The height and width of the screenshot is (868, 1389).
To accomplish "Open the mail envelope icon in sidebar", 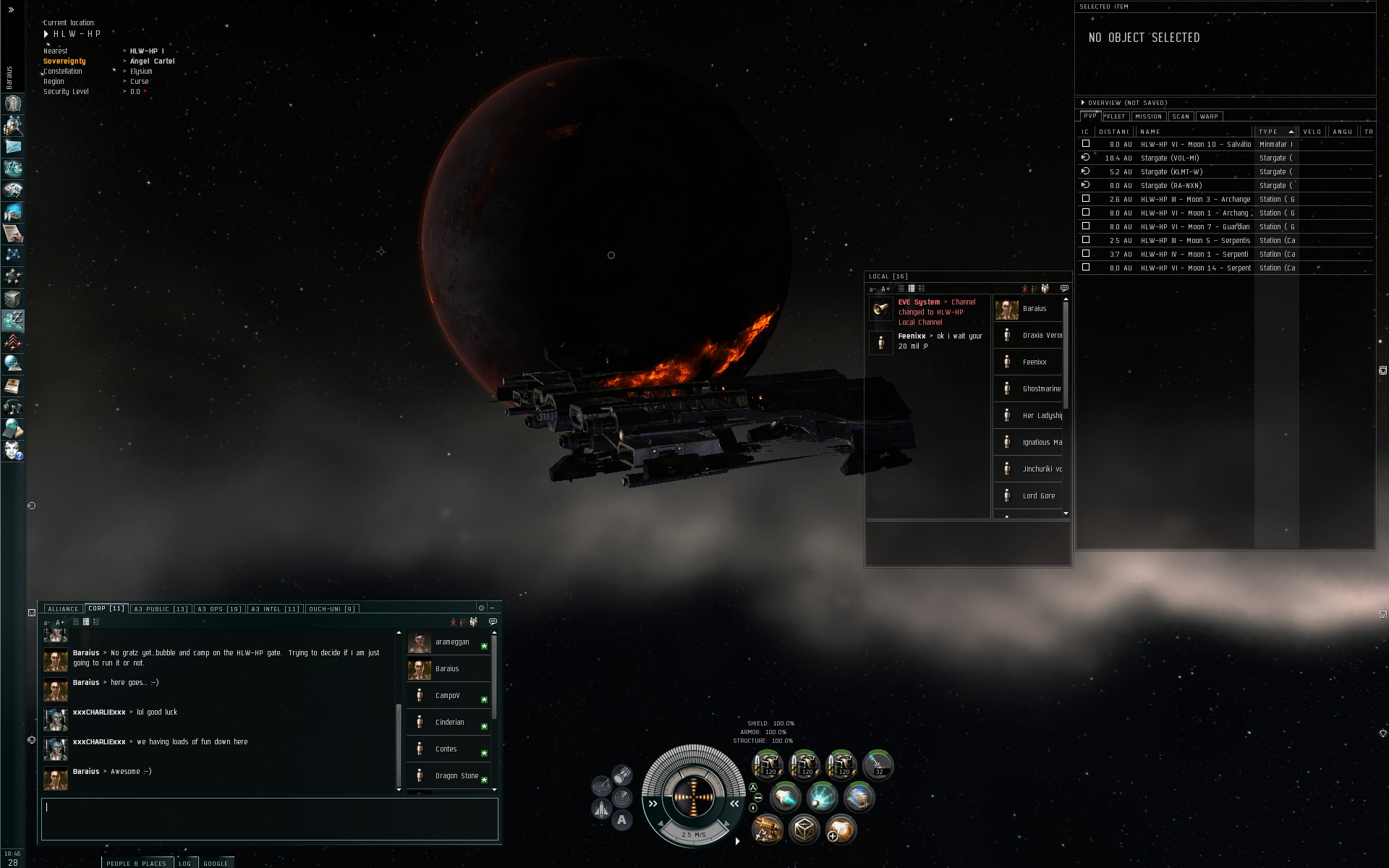I will [13, 147].
